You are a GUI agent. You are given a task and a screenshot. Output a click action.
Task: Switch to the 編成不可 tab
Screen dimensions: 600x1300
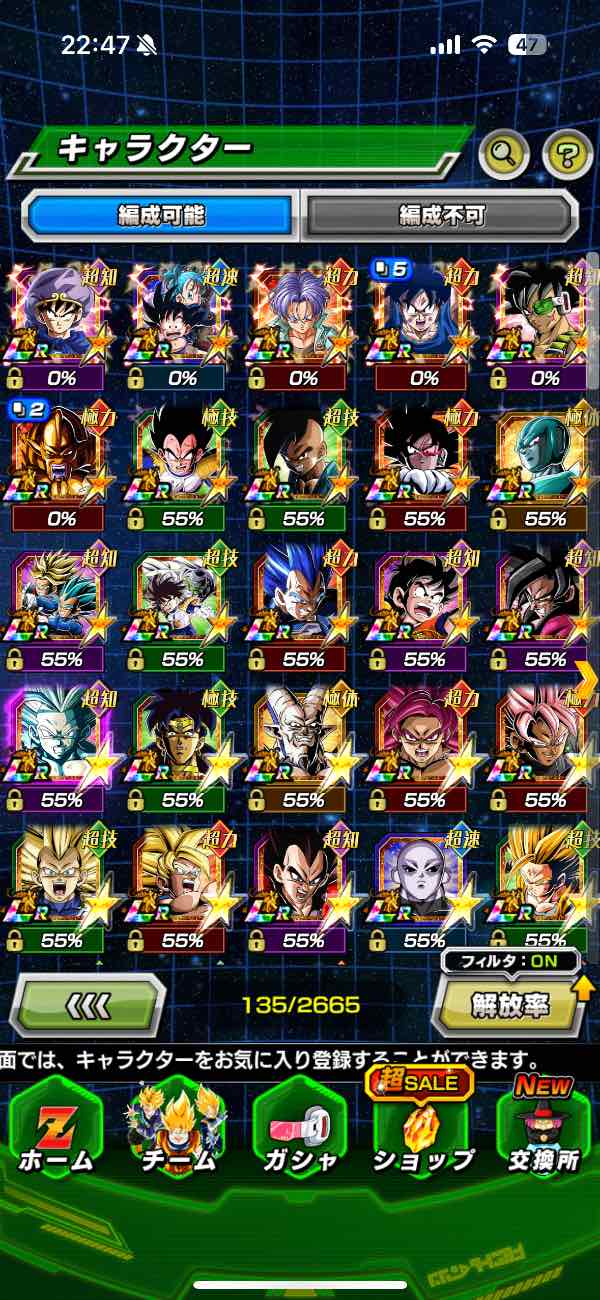[x=442, y=214]
